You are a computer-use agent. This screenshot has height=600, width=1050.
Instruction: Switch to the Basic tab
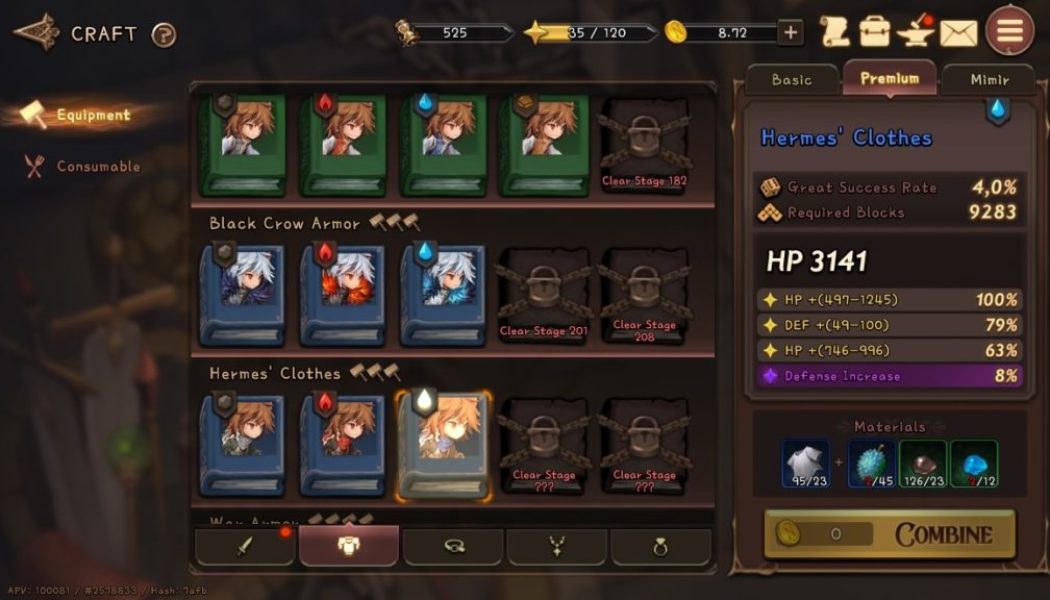[x=792, y=80]
